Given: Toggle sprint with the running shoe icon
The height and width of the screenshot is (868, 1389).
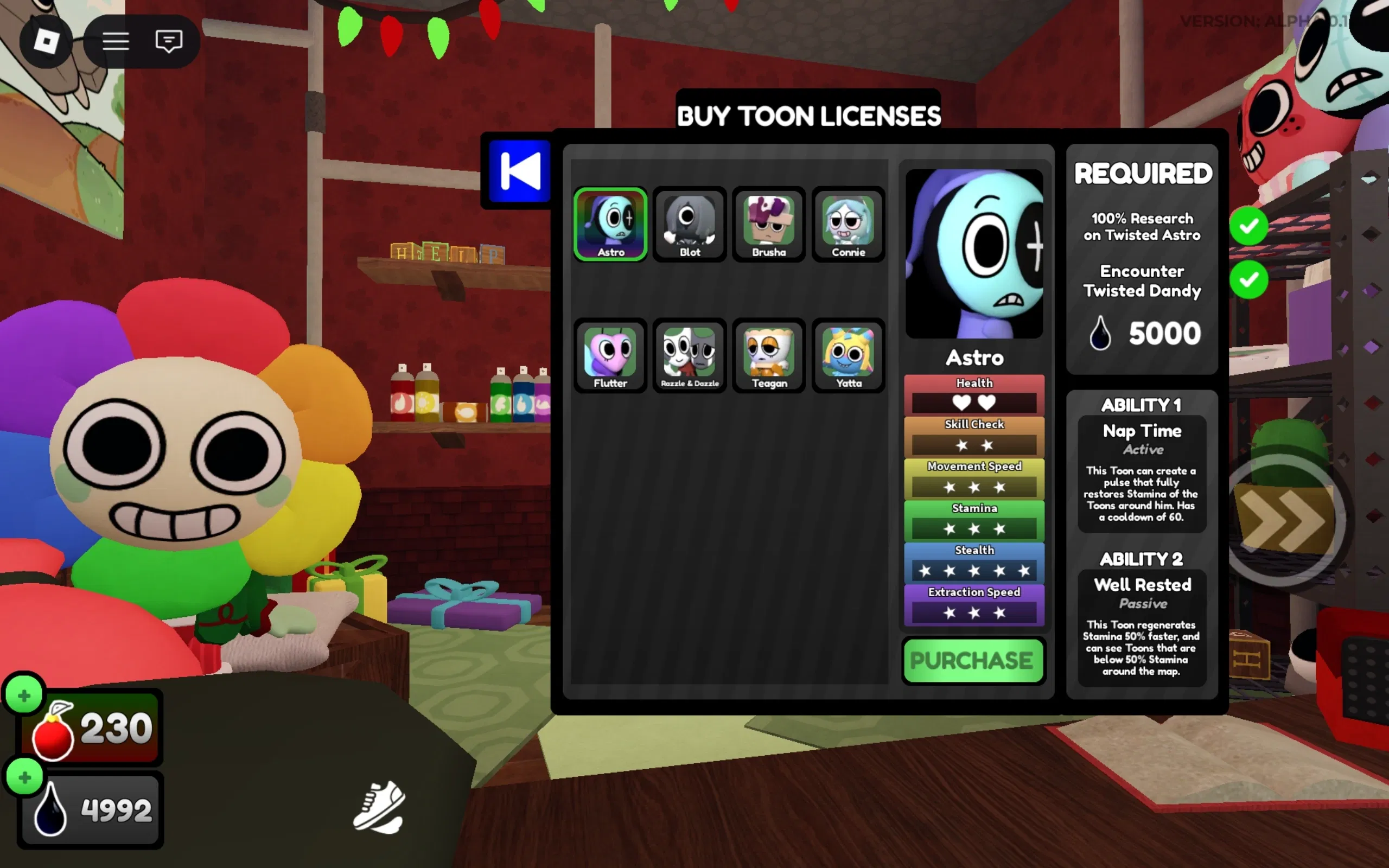Looking at the screenshot, I should [379, 807].
